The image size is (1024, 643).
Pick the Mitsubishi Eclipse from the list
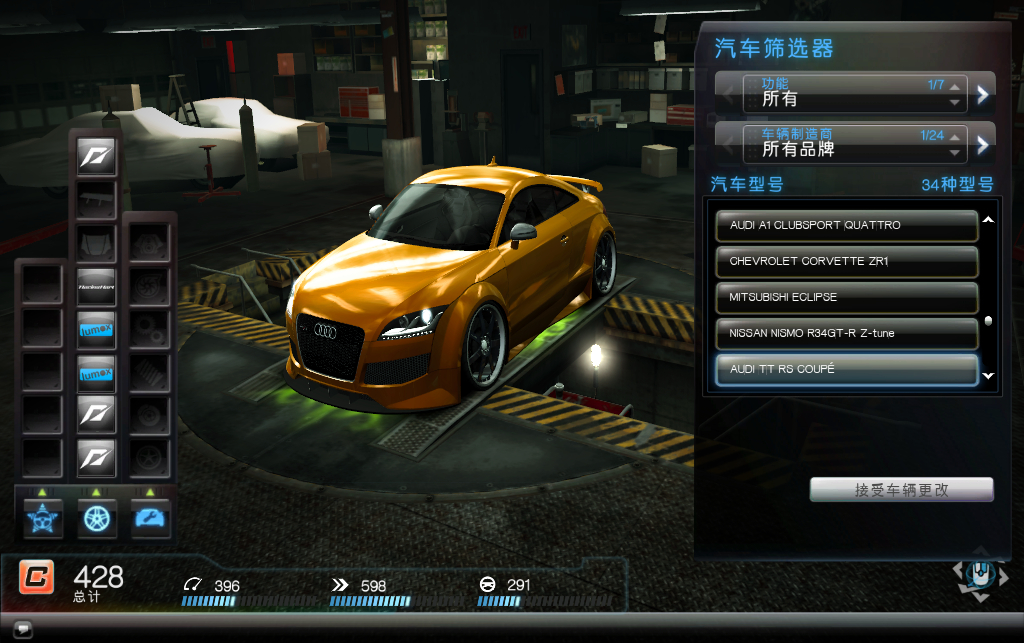(x=847, y=297)
